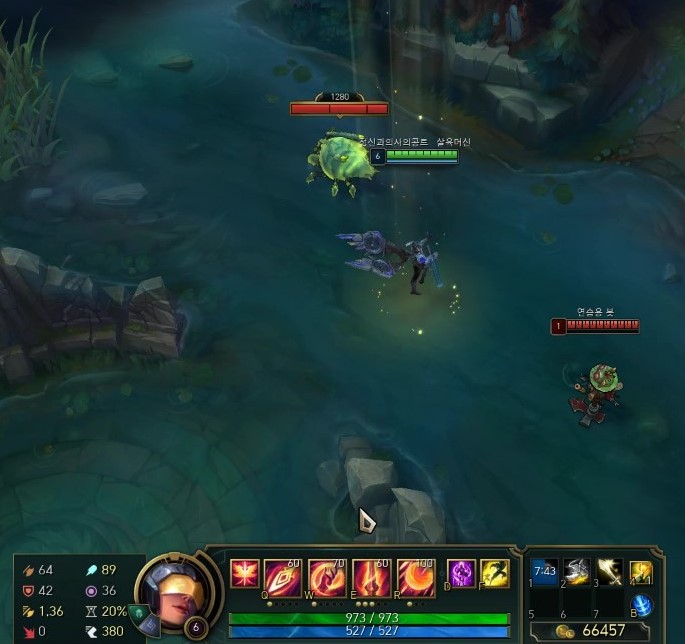Use the yellow trinket ward slot

pyautogui.click(x=641, y=572)
